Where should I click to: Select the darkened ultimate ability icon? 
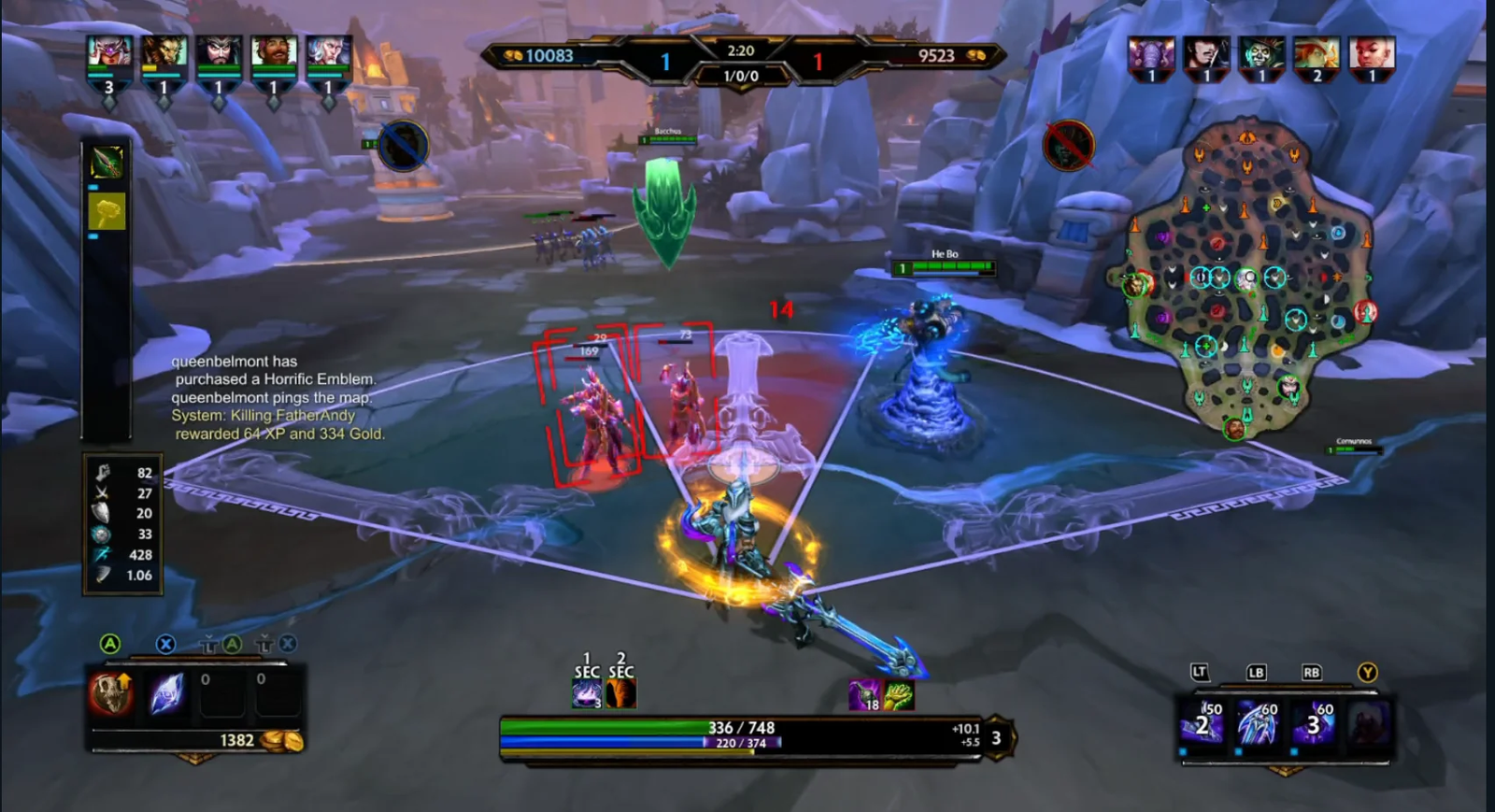point(1368,724)
